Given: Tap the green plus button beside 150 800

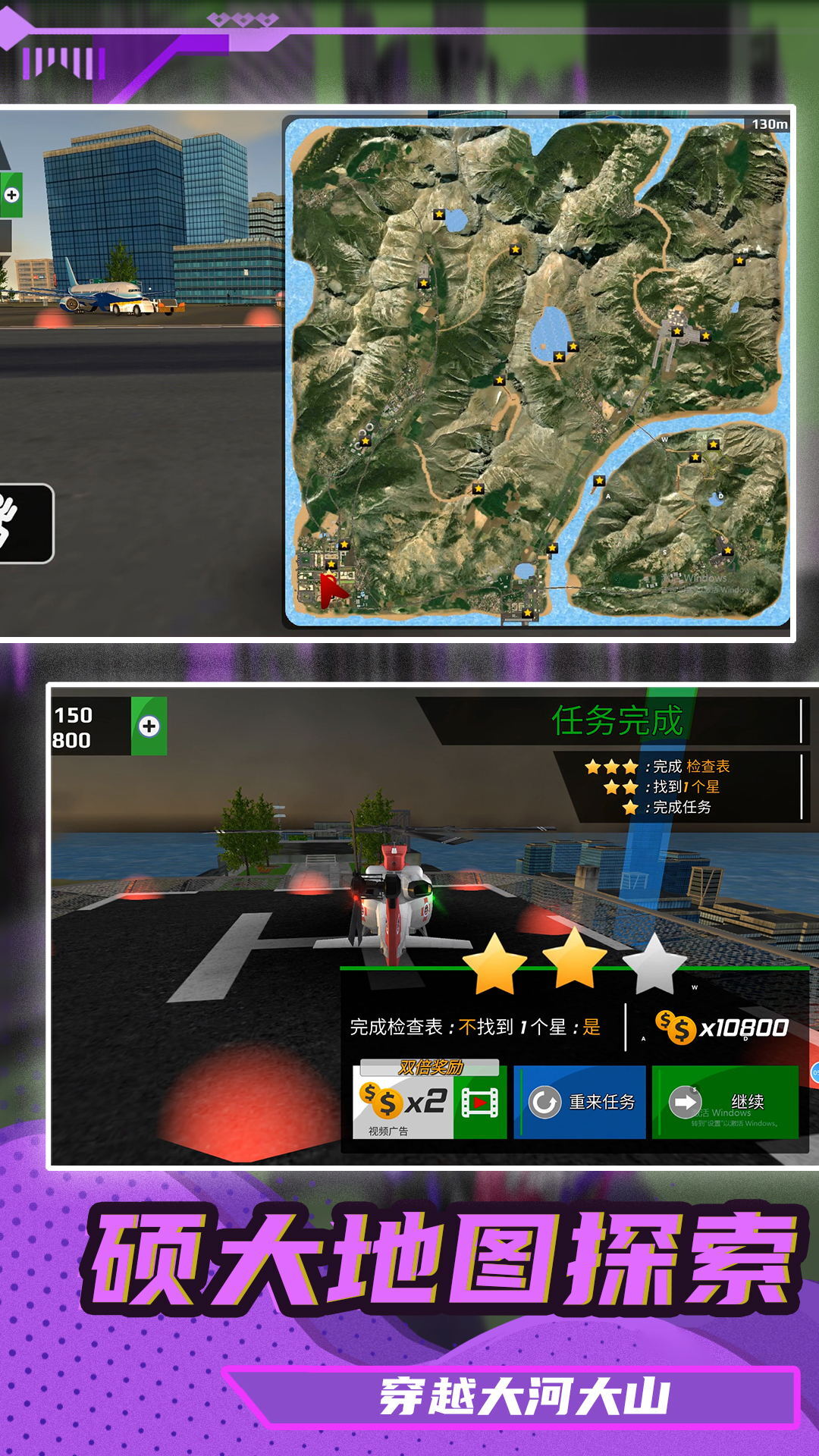Looking at the screenshot, I should tap(149, 726).
